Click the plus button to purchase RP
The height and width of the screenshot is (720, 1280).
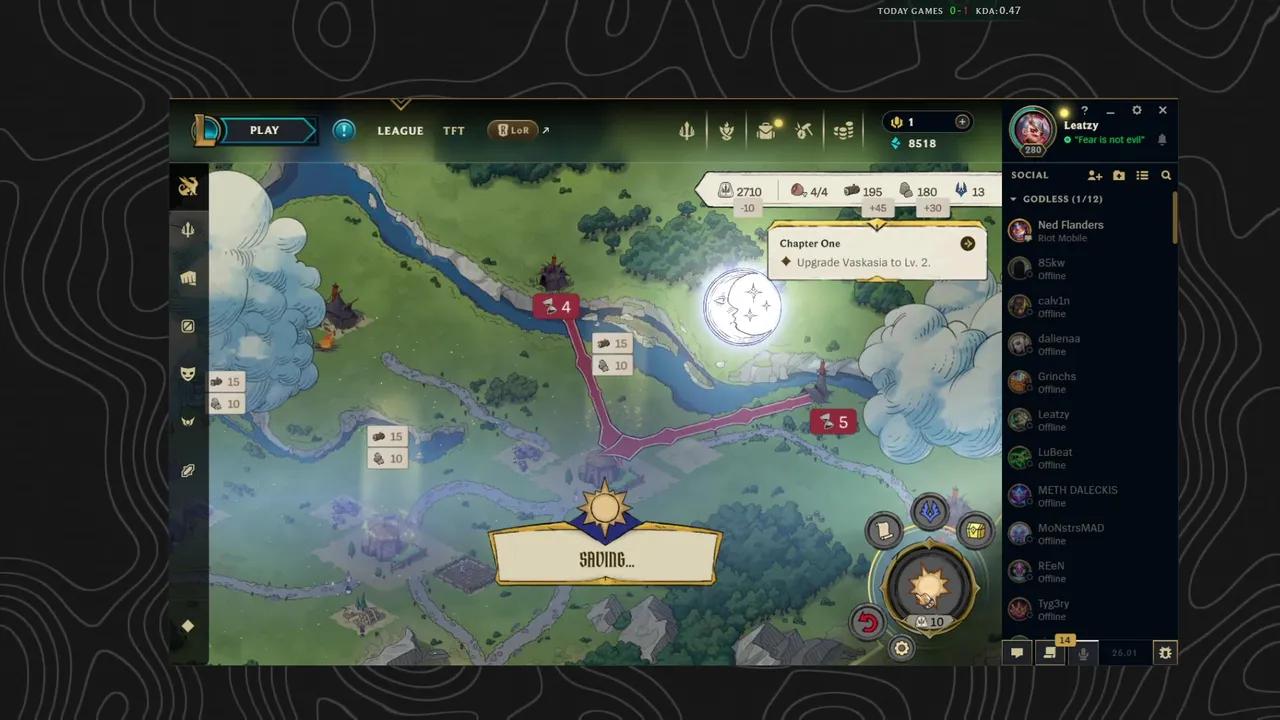coord(961,121)
